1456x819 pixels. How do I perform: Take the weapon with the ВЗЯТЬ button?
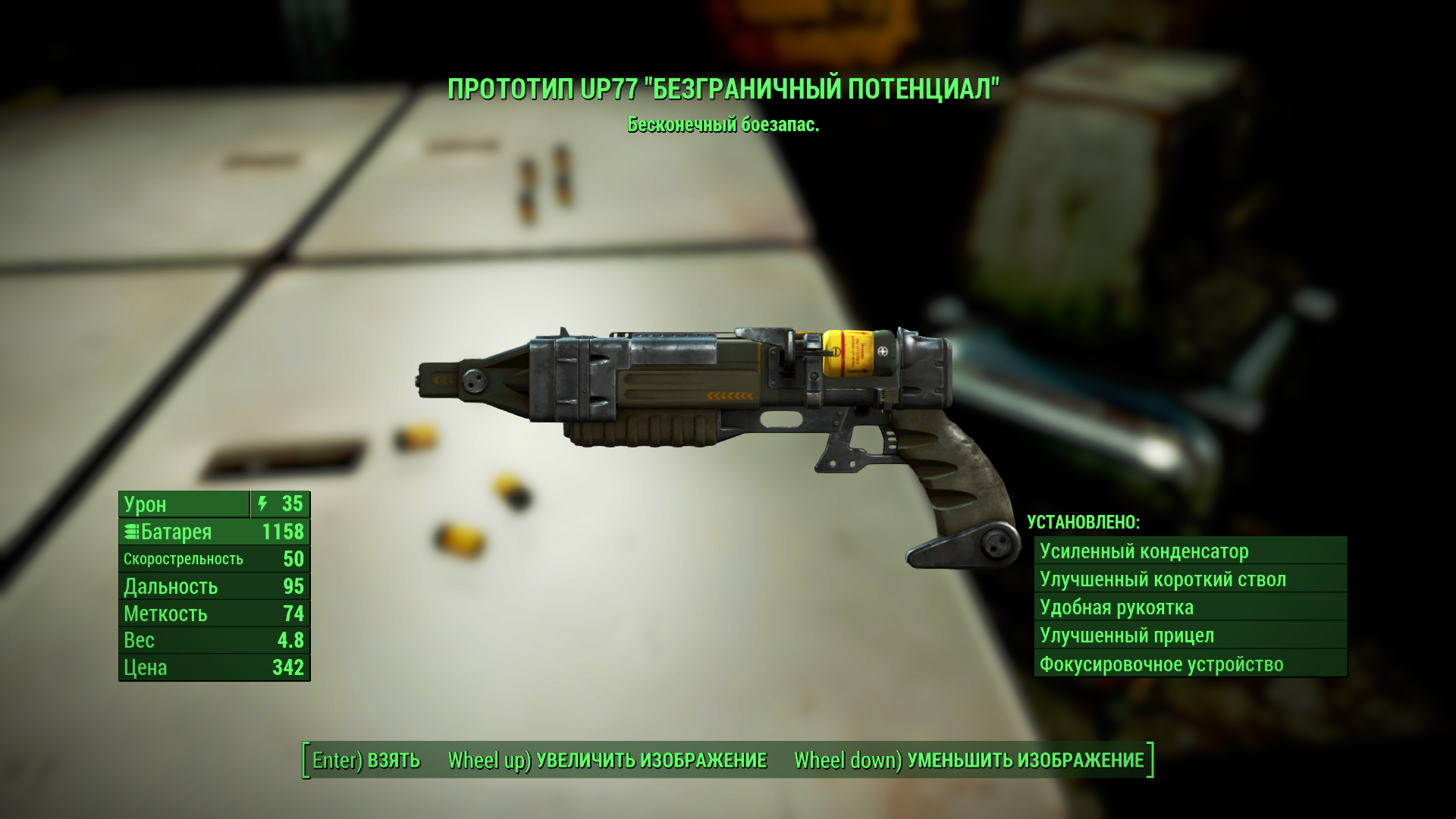click(x=366, y=760)
